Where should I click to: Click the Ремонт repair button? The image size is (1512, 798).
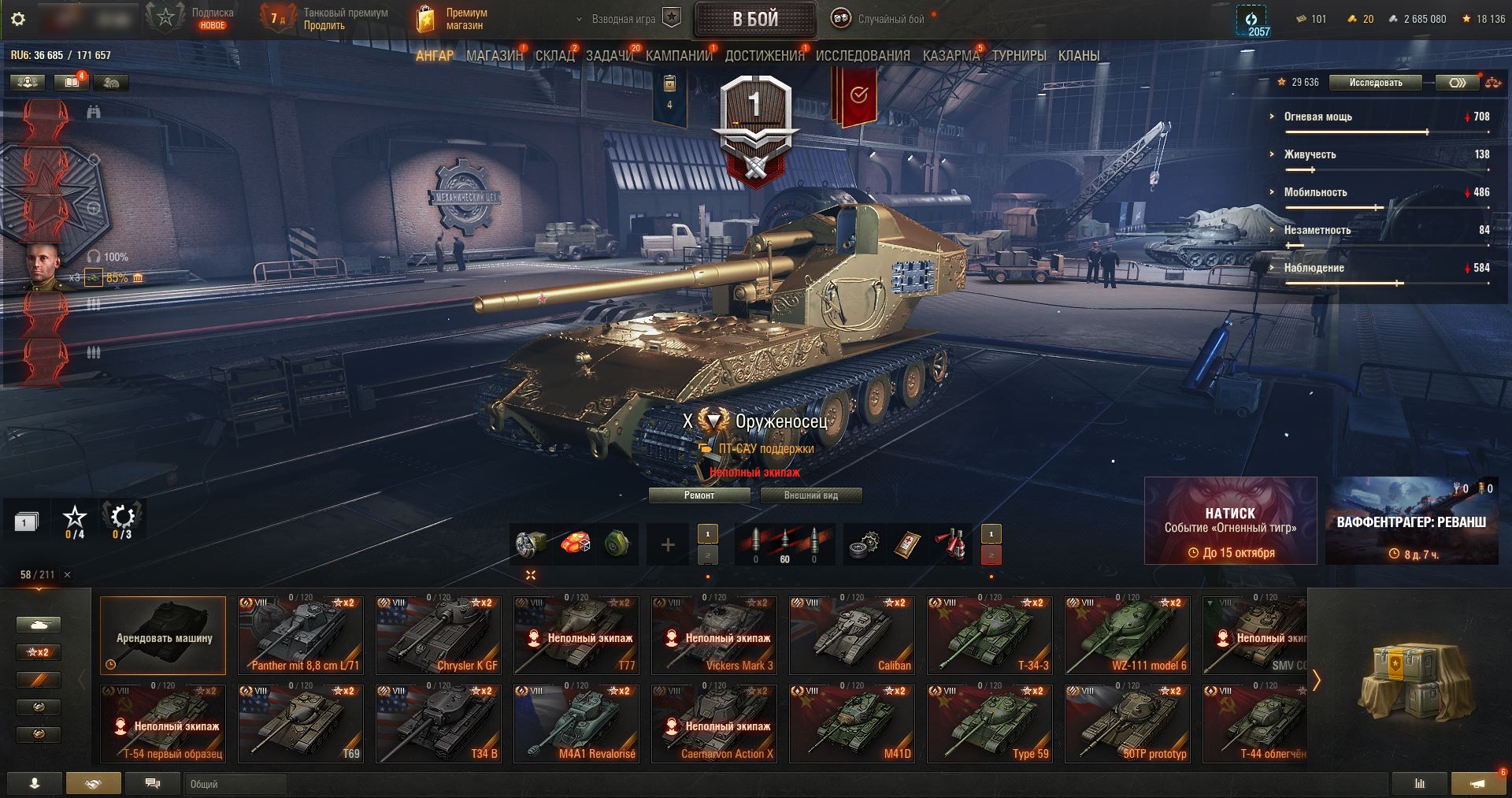coord(699,496)
